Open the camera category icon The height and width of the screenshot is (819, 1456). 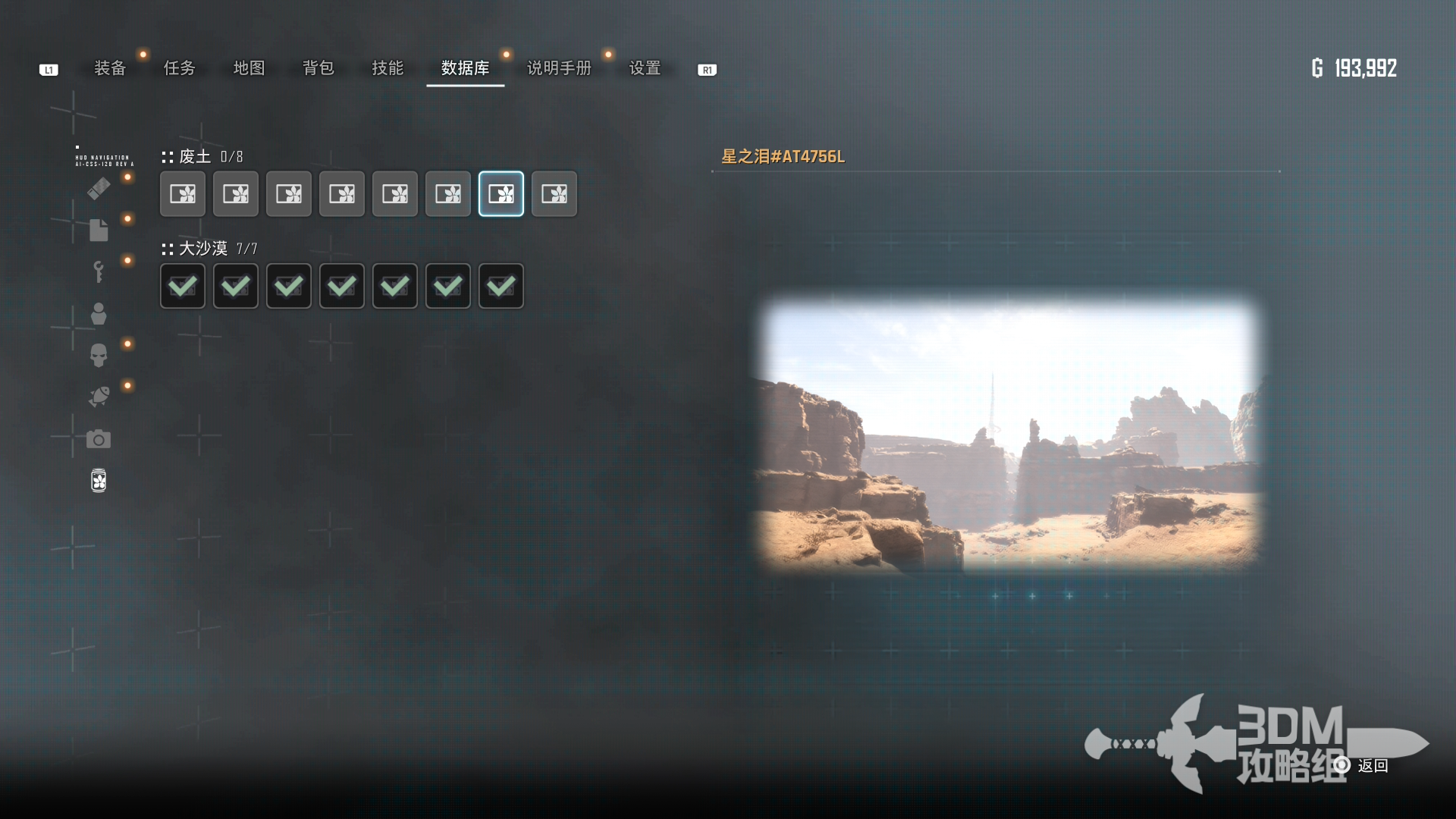click(99, 439)
